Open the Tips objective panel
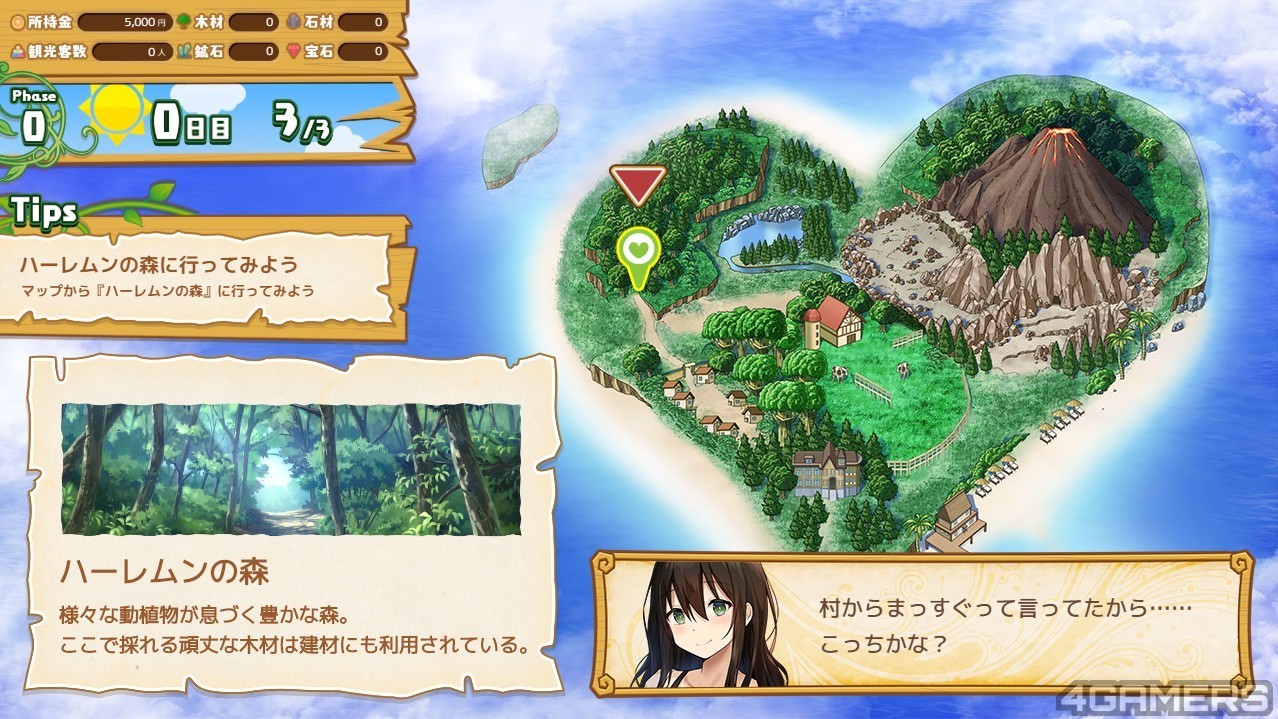 click(203, 277)
